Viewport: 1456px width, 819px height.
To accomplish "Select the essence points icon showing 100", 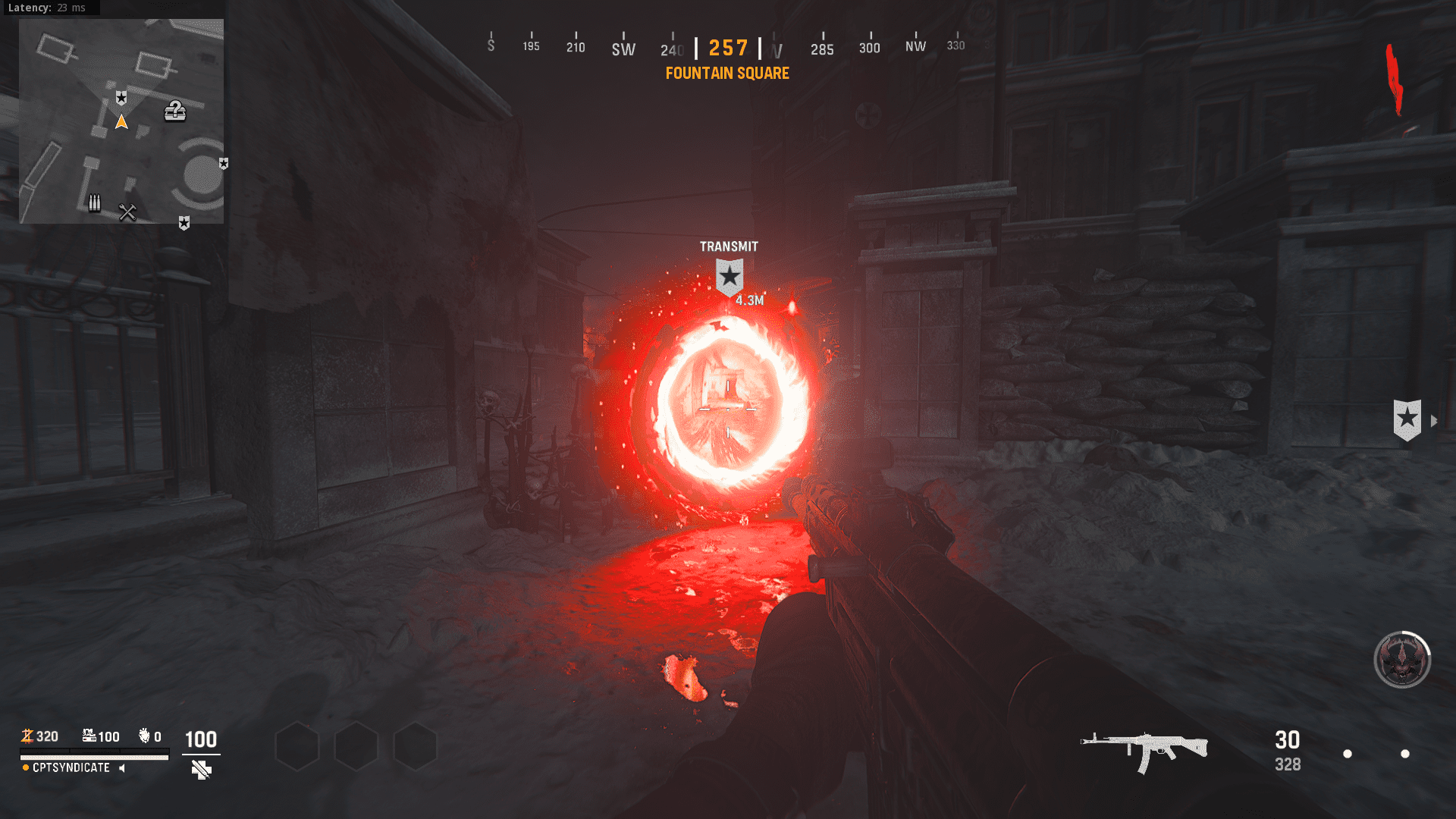I will (89, 734).
